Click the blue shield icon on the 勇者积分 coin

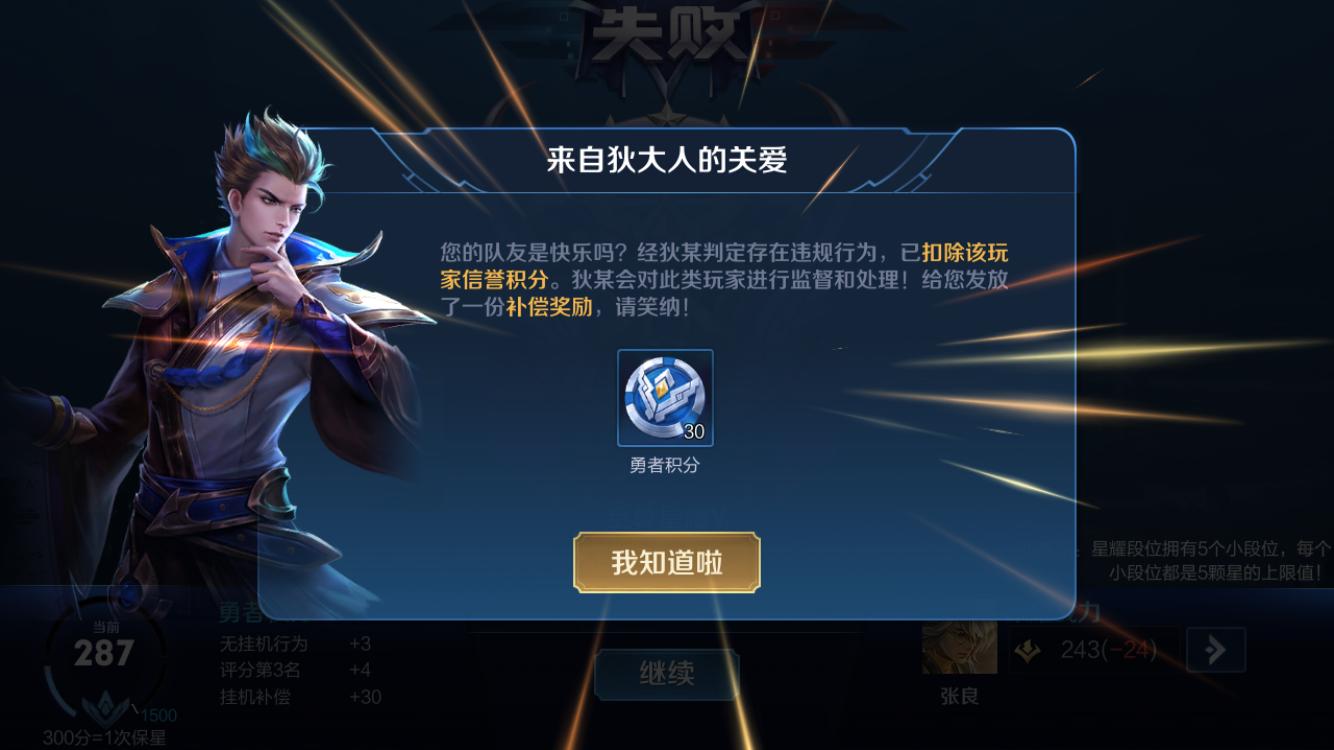point(664,392)
